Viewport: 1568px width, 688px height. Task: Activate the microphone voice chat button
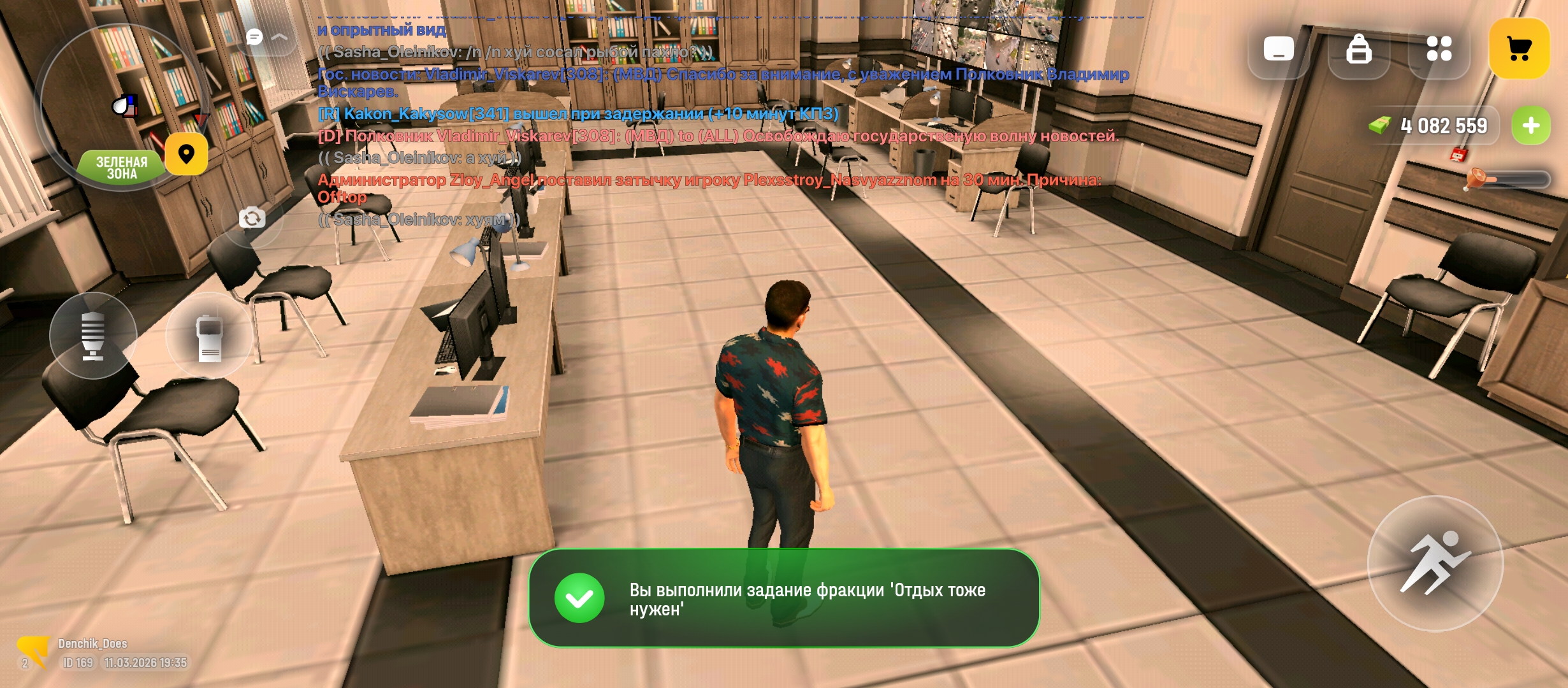pos(93,336)
